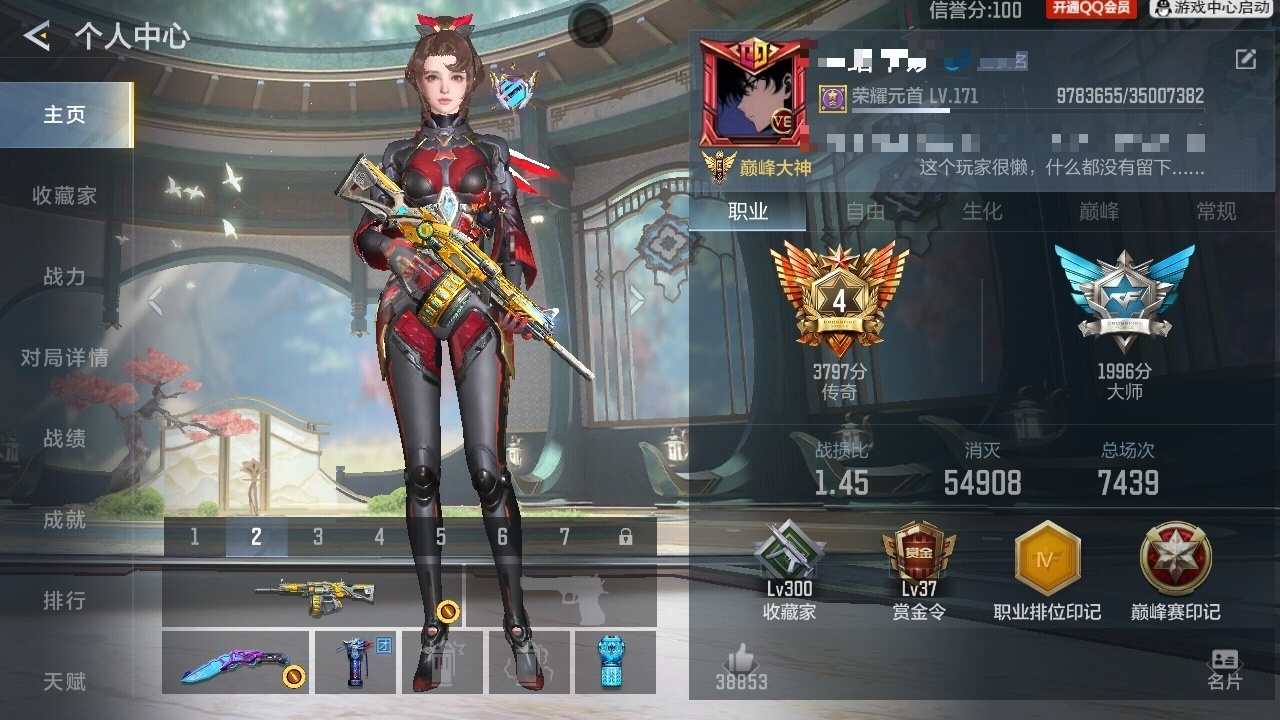Click the golden rifle primary weapon slot

tap(311, 597)
